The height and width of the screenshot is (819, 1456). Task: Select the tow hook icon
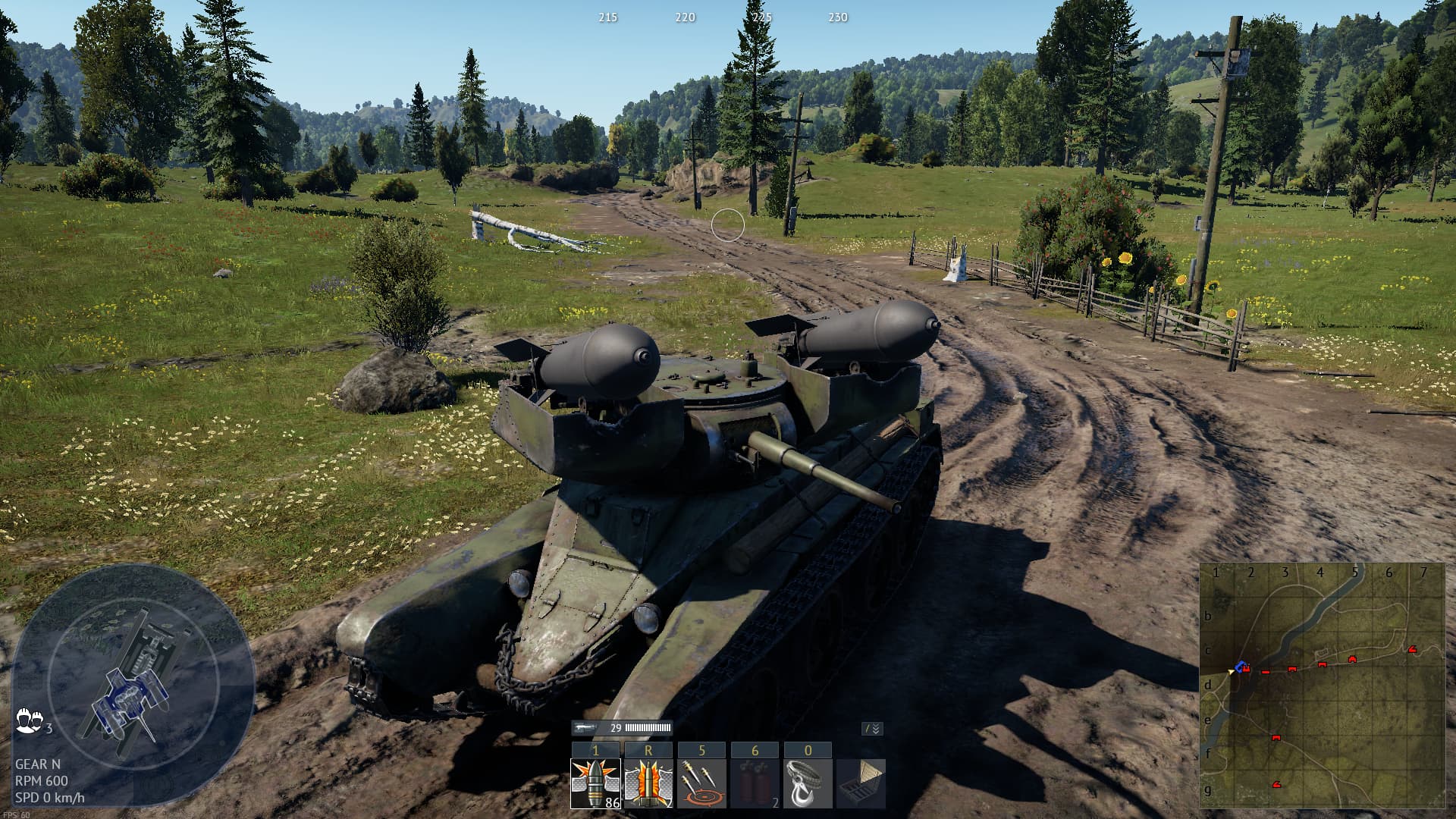(x=808, y=783)
